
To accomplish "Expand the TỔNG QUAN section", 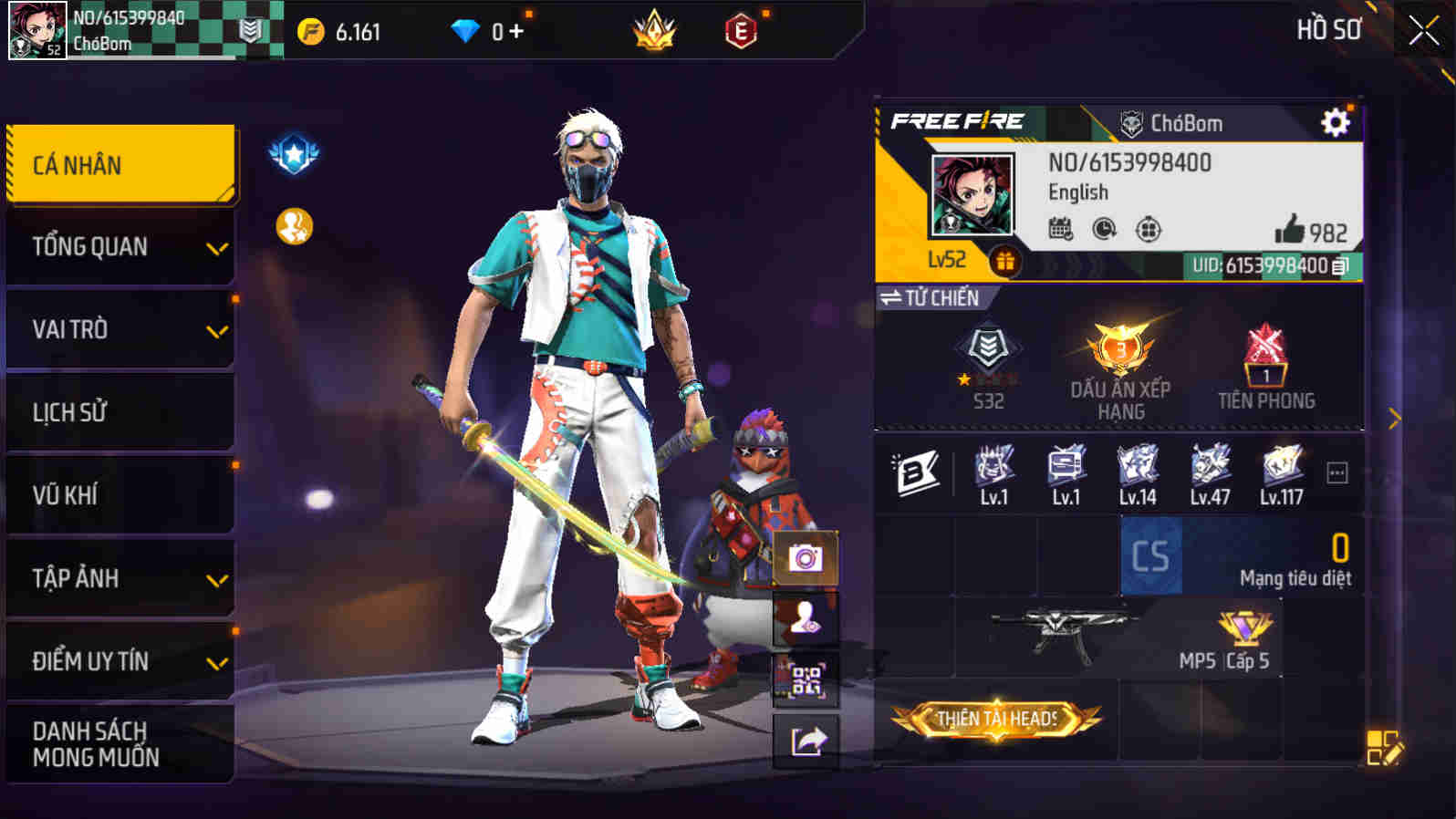I will pos(119,246).
